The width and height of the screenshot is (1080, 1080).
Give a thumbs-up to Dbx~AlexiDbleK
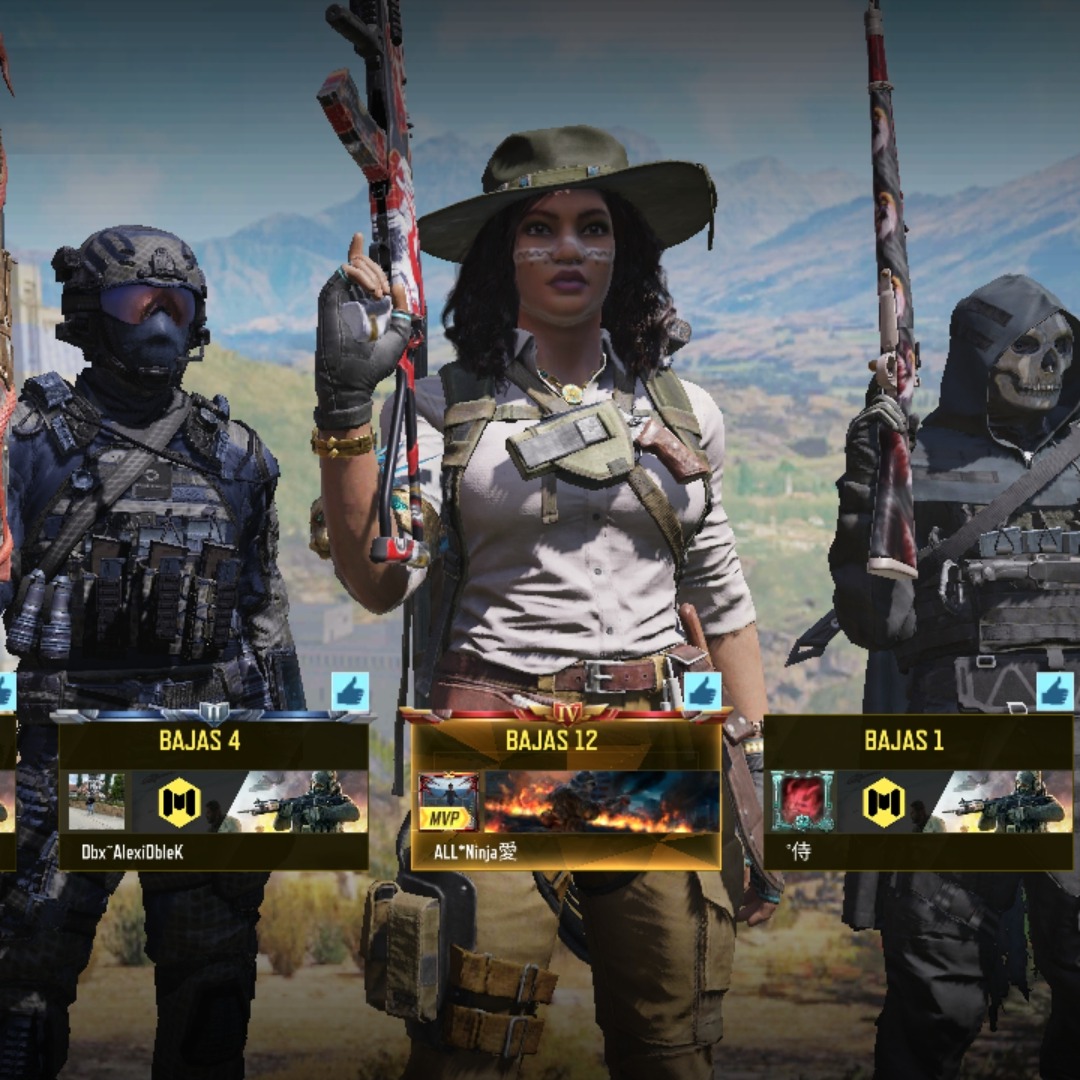click(x=350, y=691)
